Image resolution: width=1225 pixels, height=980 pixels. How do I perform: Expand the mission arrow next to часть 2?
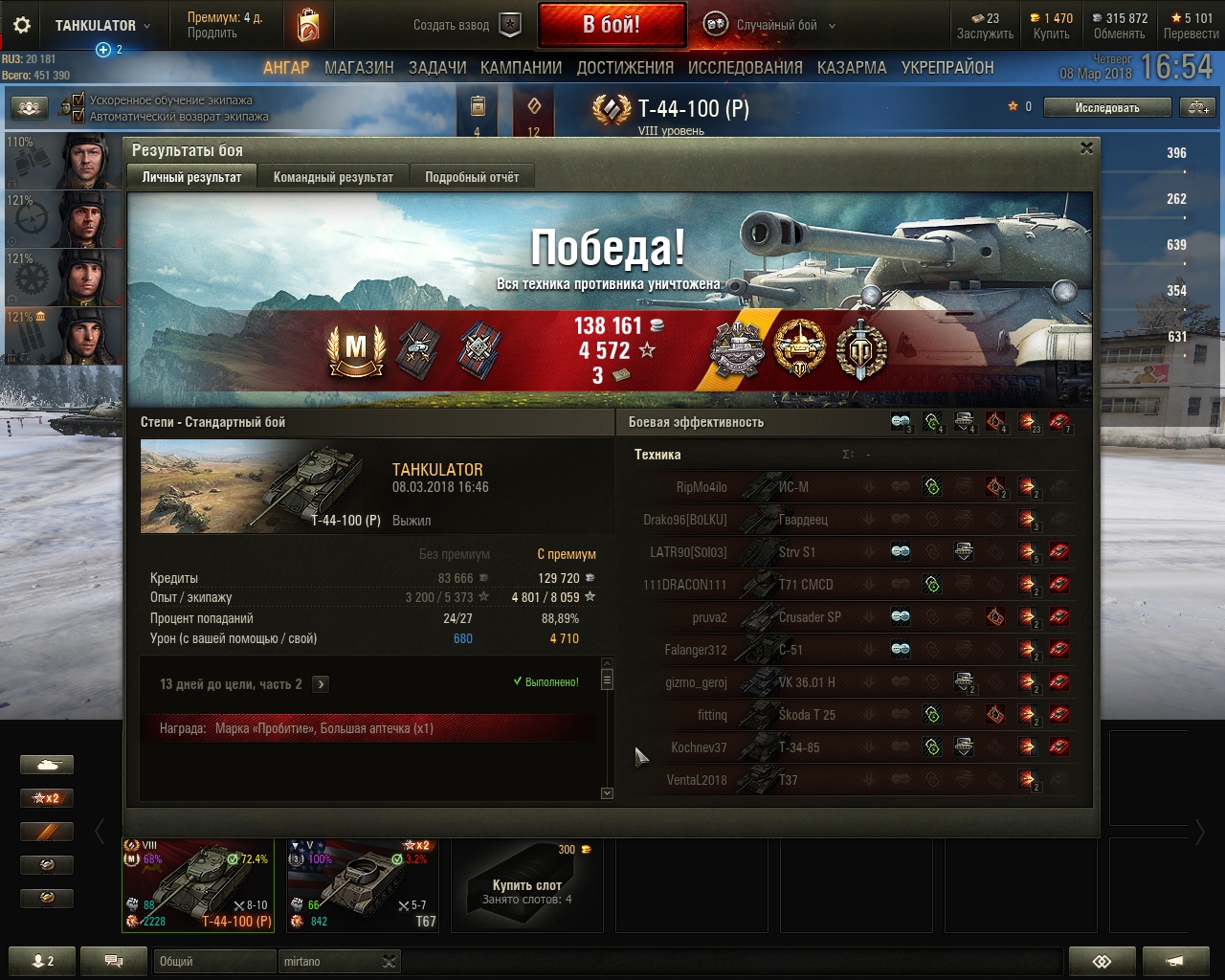point(321,684)
